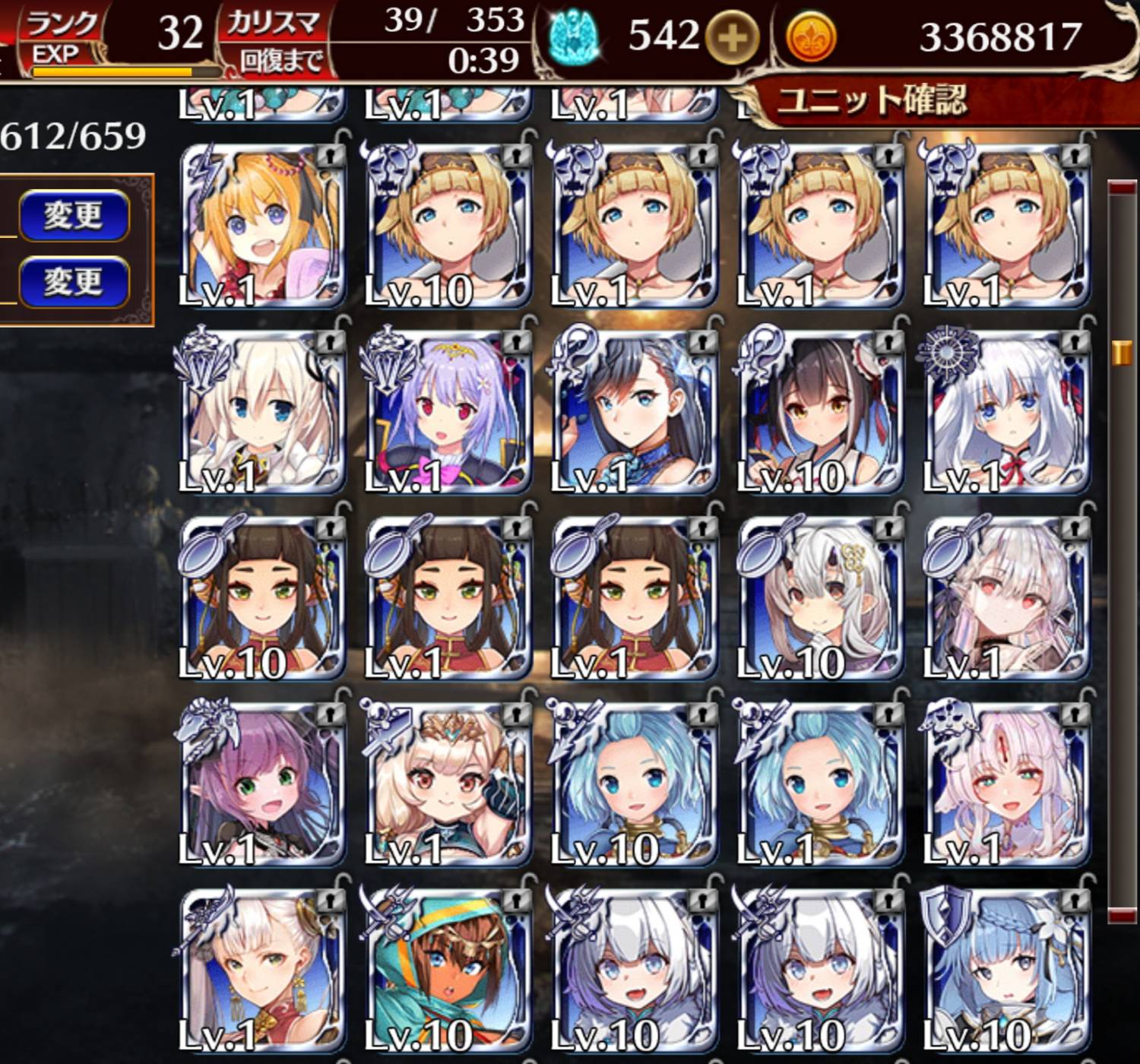The height and width of the screenshot is (1064, 1140).
Task: Pick the light-blue-haired unit at Lv.10 with golden collar
Action: point(635,784)
